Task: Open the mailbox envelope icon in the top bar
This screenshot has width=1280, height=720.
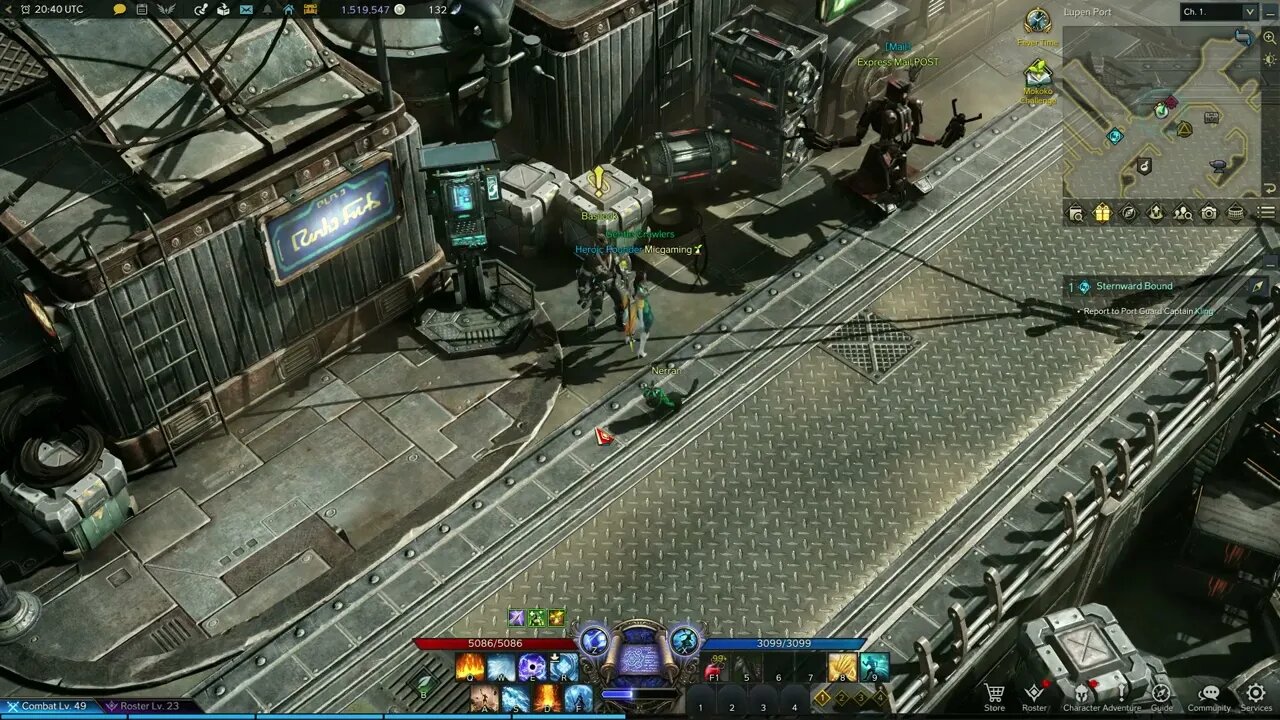Action: click(x=247, y=11)
